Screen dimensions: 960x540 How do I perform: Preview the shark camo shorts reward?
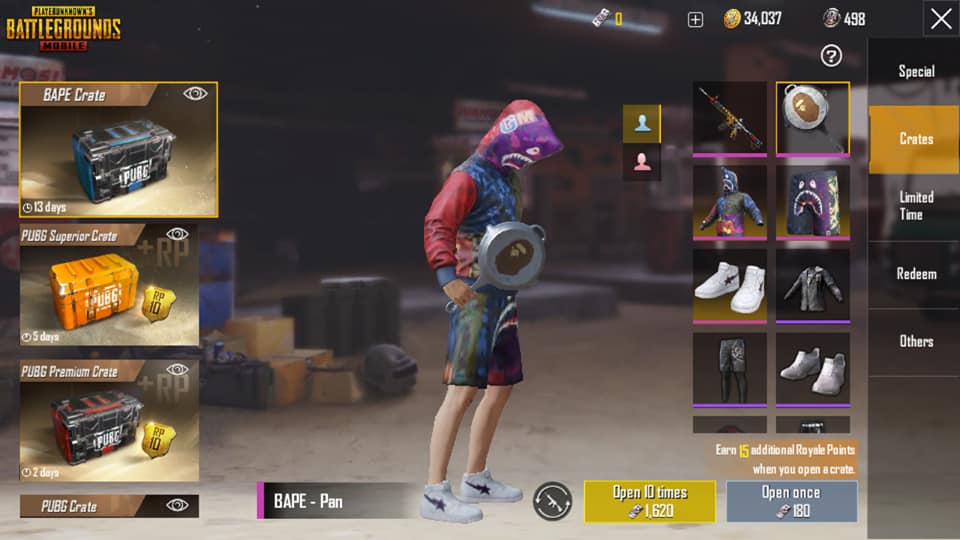click(x=813, y=201)
